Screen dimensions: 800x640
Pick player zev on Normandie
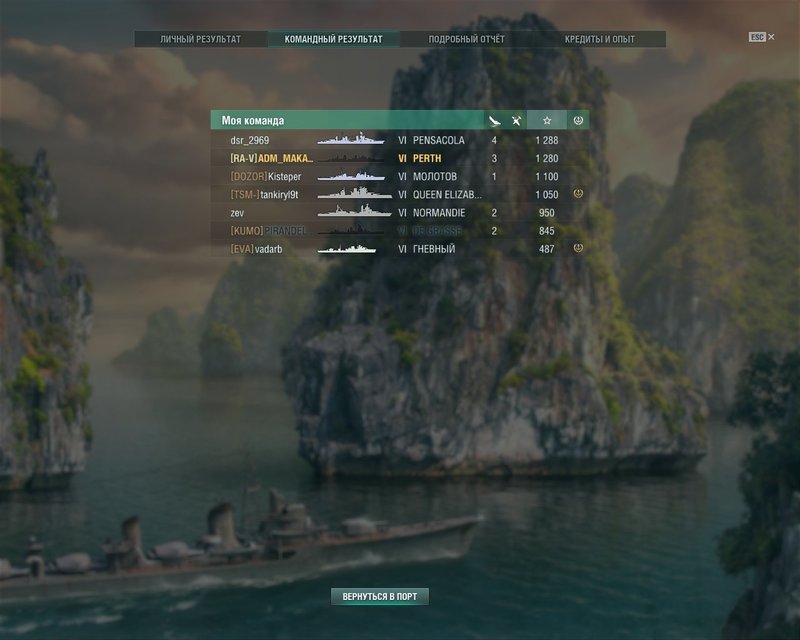coord(400,213)
